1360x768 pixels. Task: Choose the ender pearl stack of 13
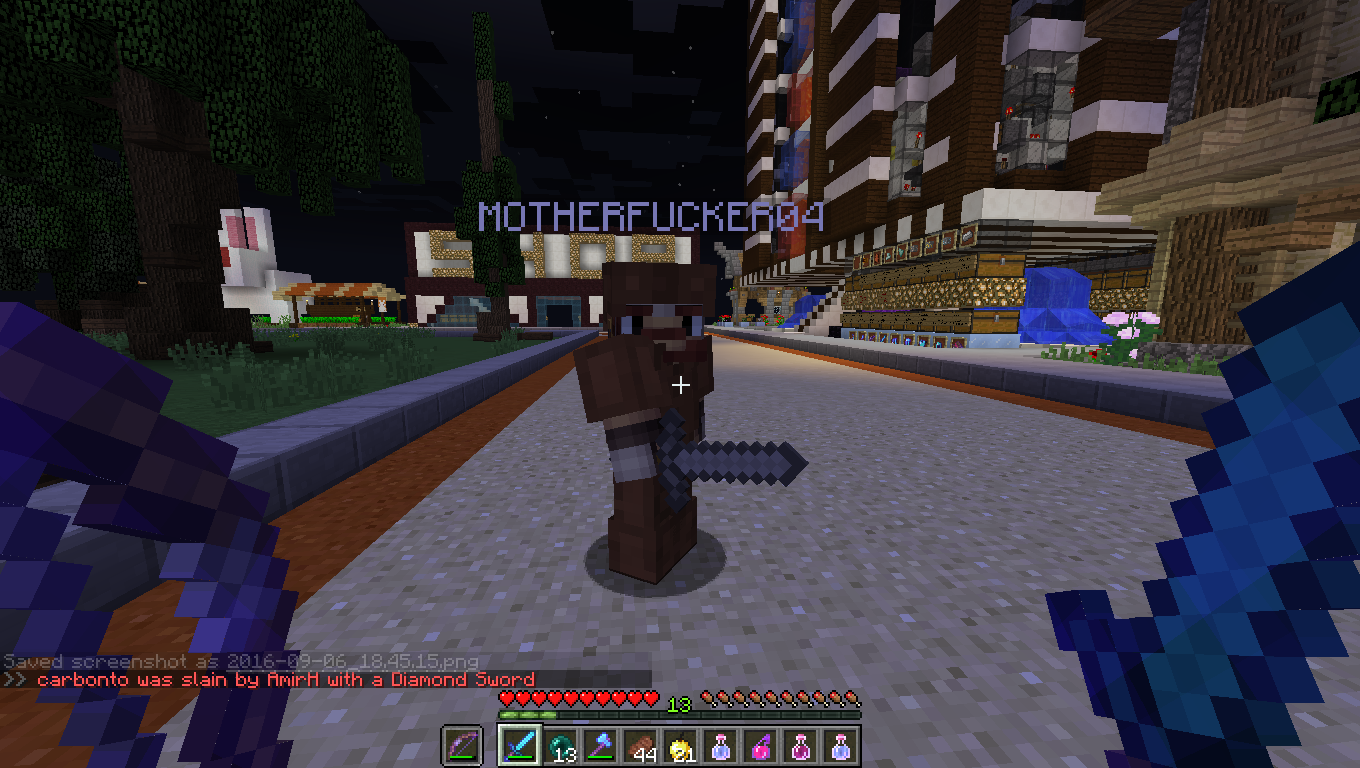(560, 746)
